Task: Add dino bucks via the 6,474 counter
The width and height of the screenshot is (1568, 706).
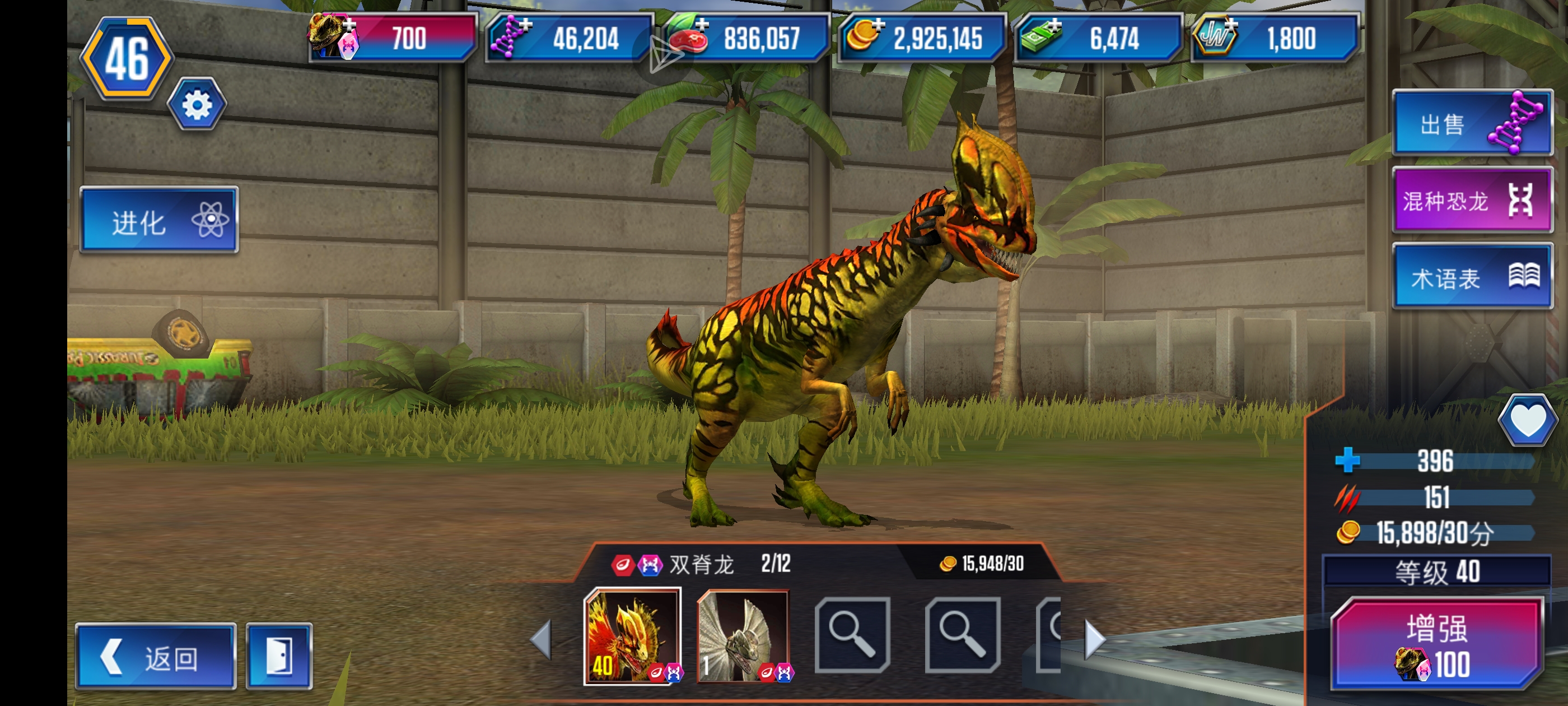Action: click(1098, 38)
